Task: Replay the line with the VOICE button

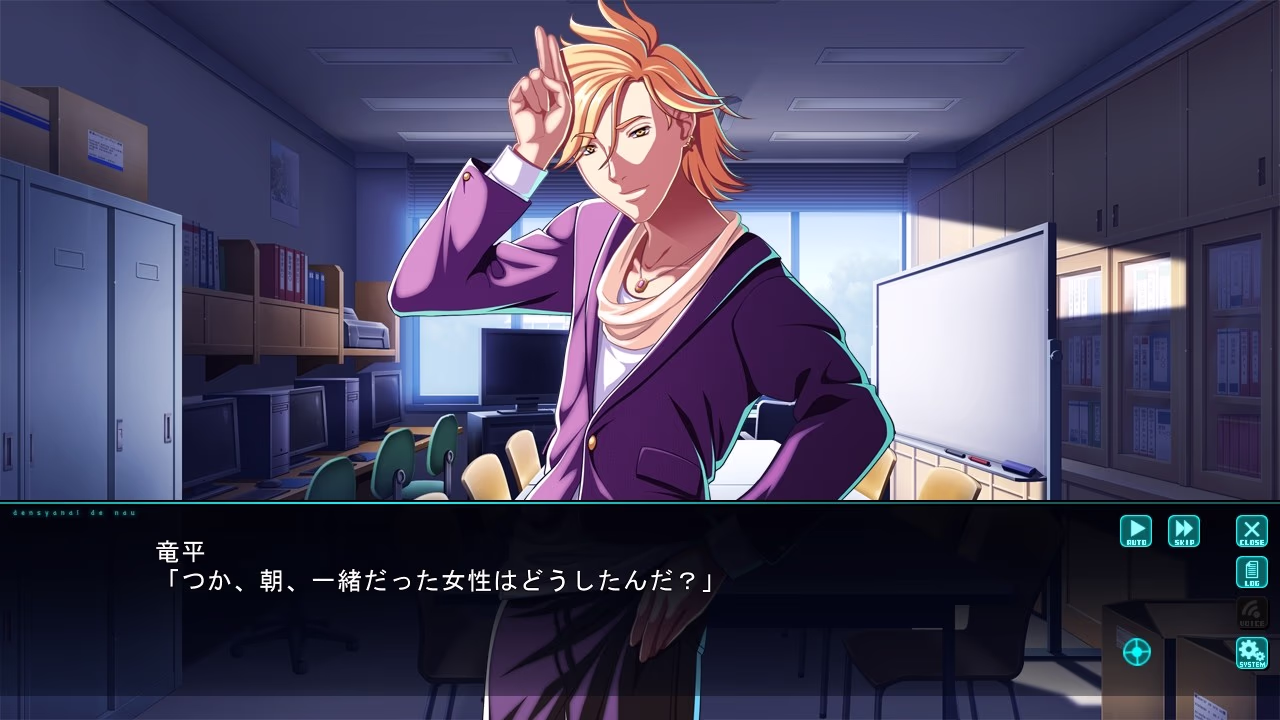Action: pos(1252,612)
